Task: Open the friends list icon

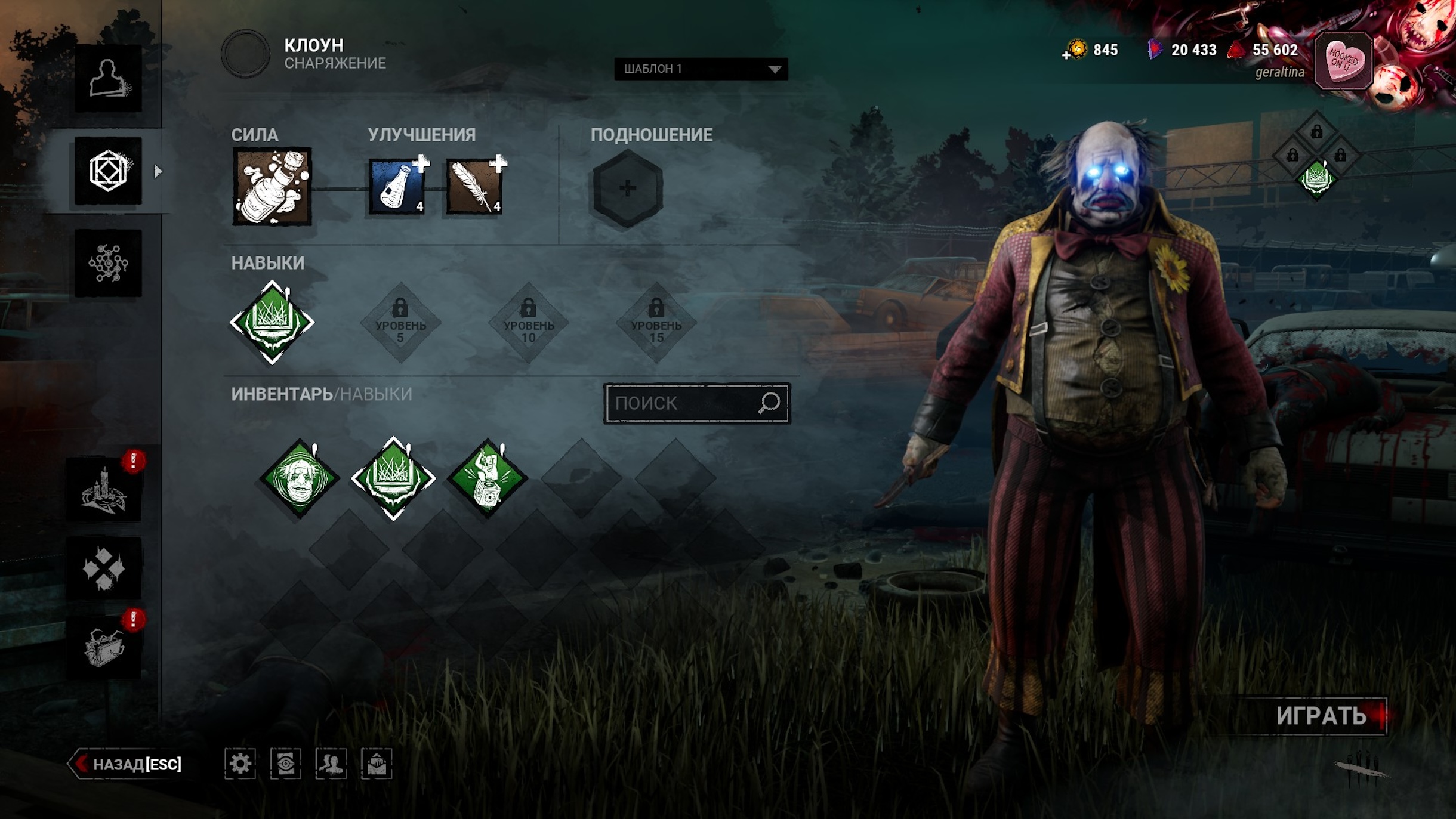Action: [x=331, y=764]
